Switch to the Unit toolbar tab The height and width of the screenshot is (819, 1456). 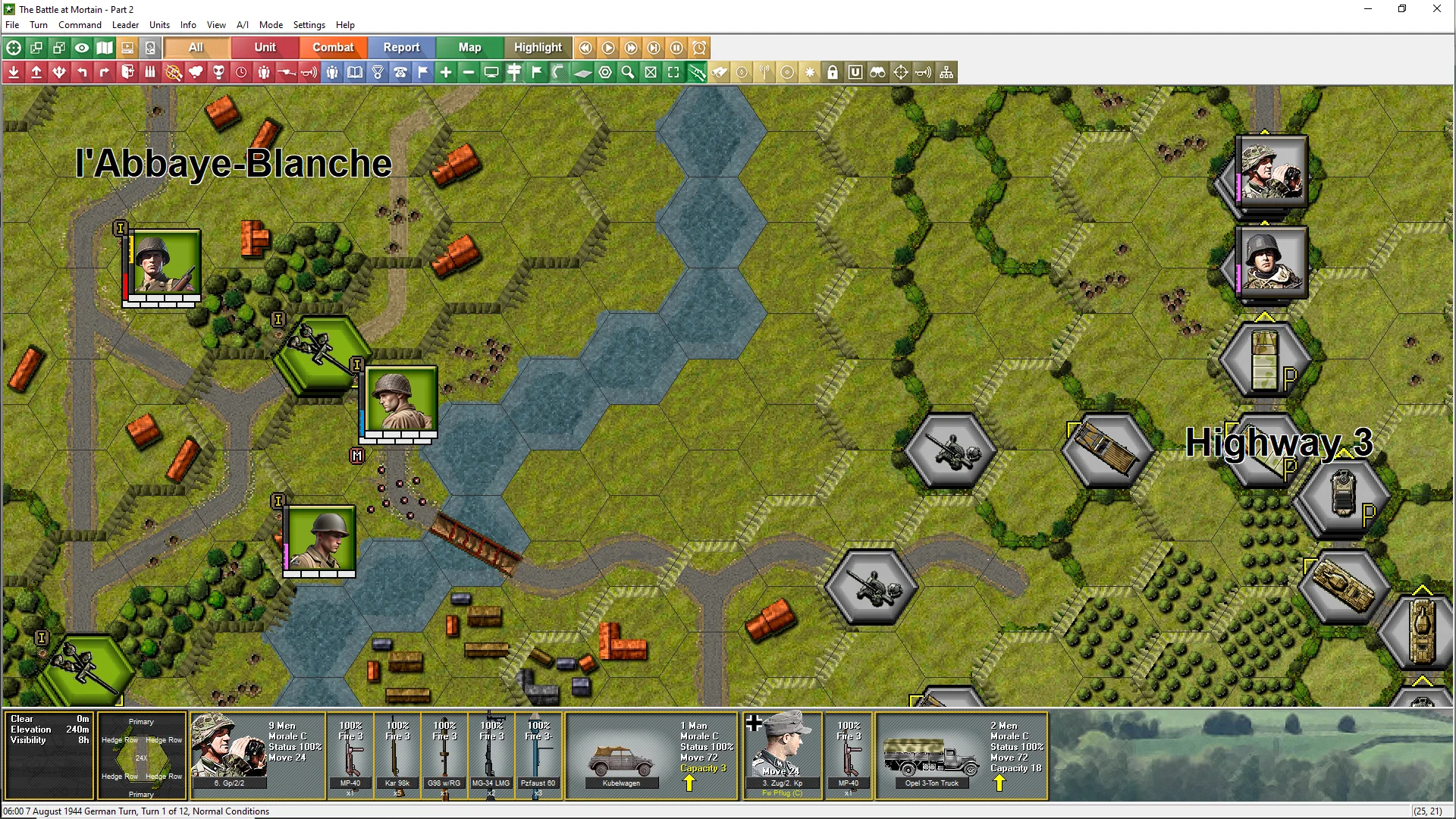[265, 47]
